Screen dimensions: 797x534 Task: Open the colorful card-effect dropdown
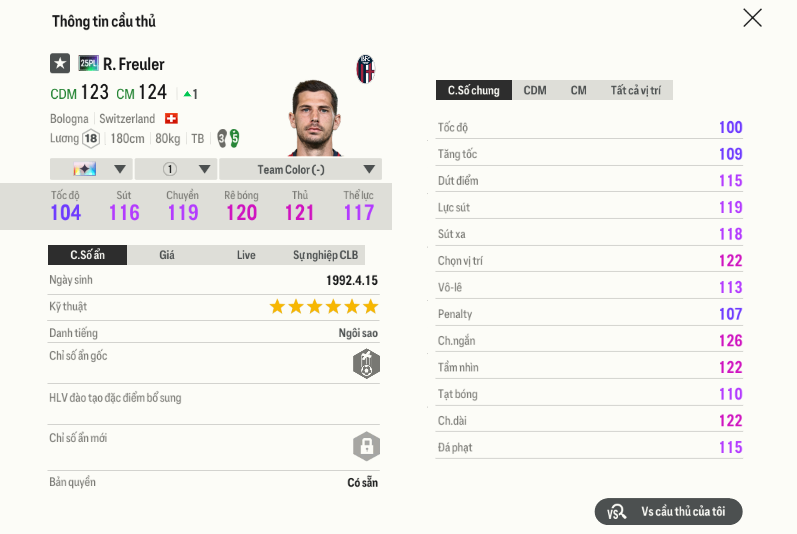pyautogui.click(x=90, y=169)
